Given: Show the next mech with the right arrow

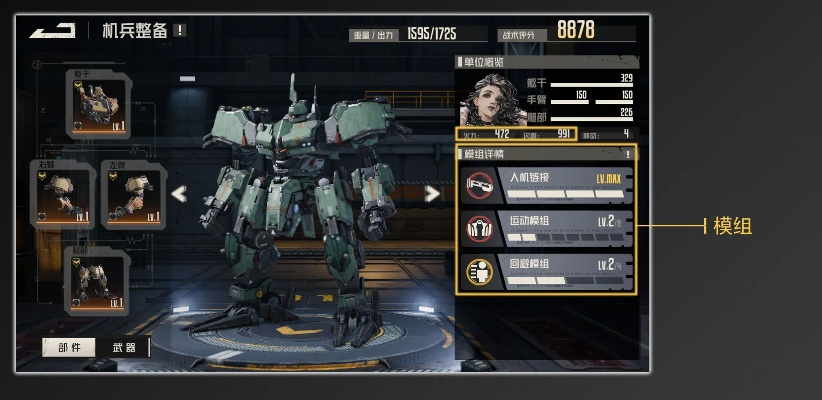Looking at the screenshot, I should [432, 194].
